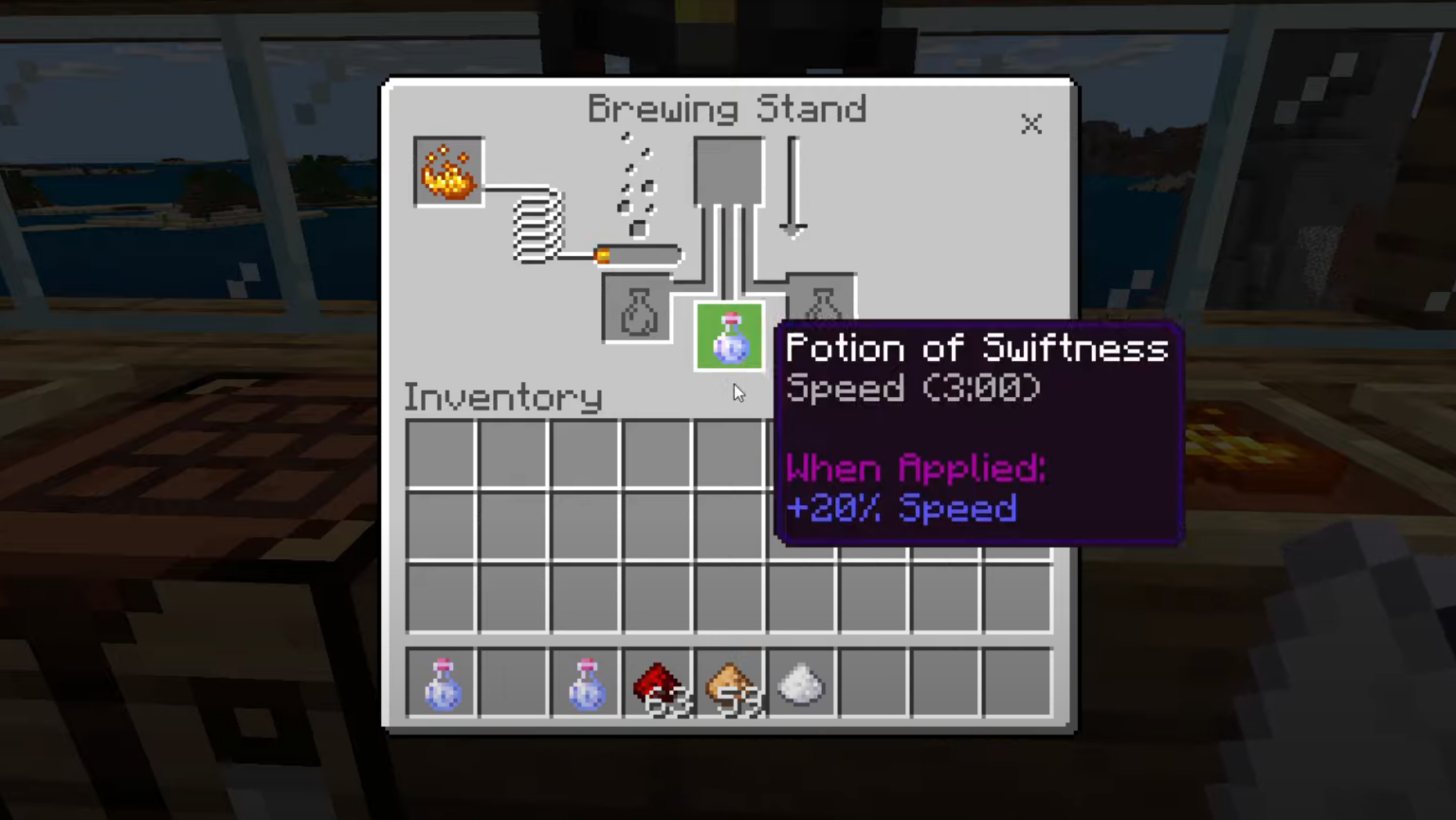
Task: Click the +20% Speed effect text
Action: (901, 509)
